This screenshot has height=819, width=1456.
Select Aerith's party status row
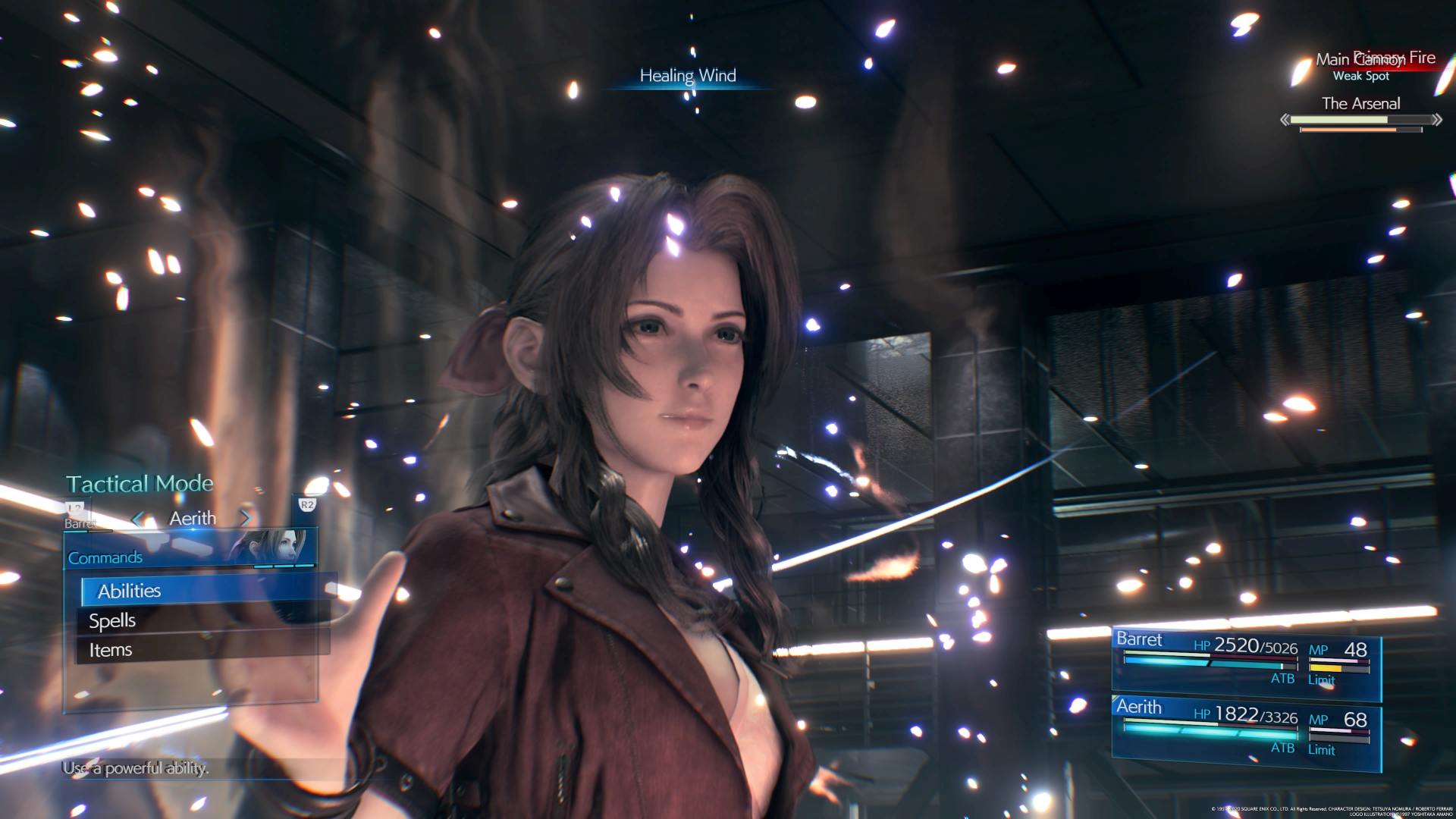[1245, 728]
